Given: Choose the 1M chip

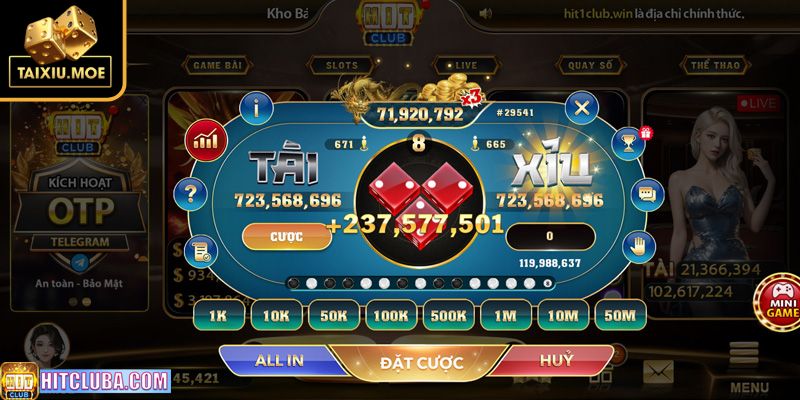Looking at the screenshot, I should pos(506,315).
